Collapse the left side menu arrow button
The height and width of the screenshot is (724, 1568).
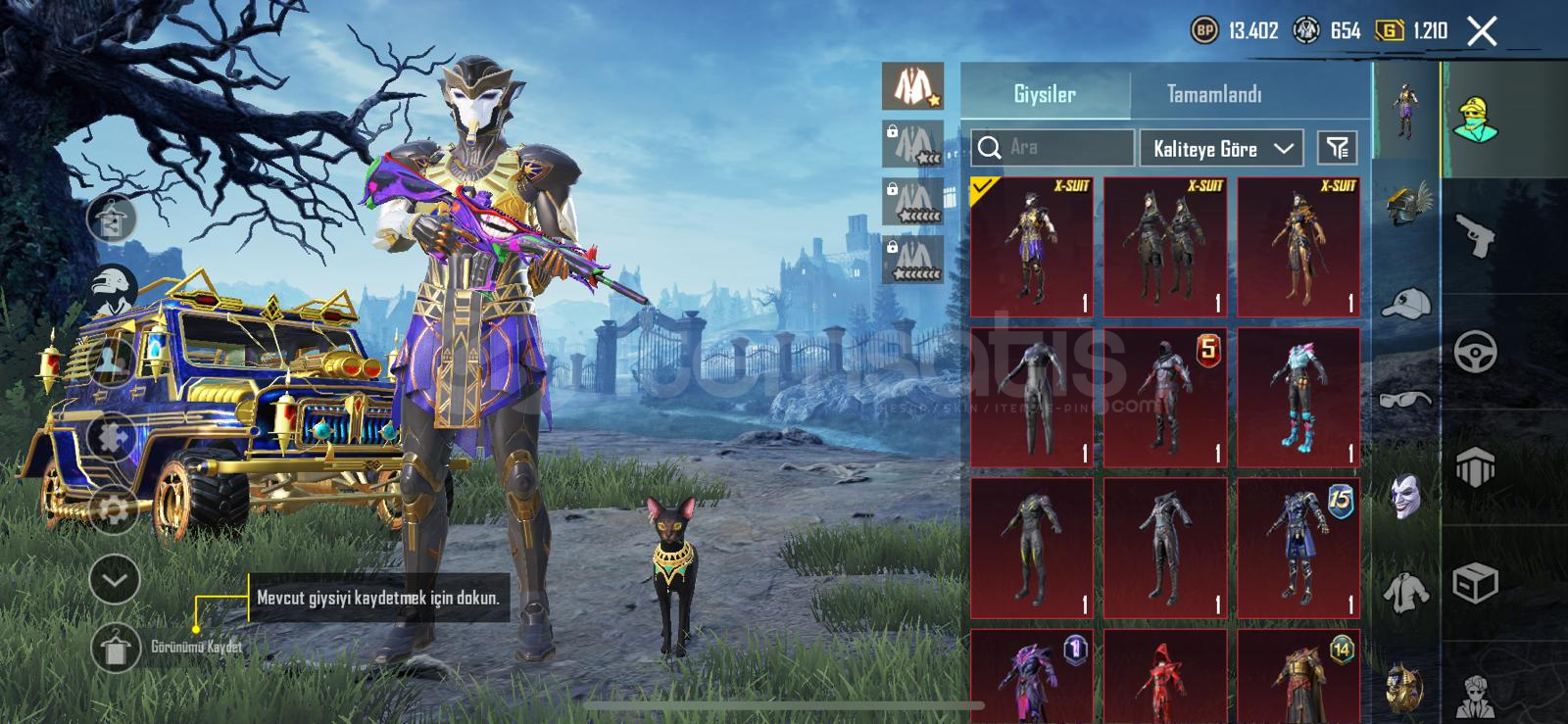click(115, 581)
